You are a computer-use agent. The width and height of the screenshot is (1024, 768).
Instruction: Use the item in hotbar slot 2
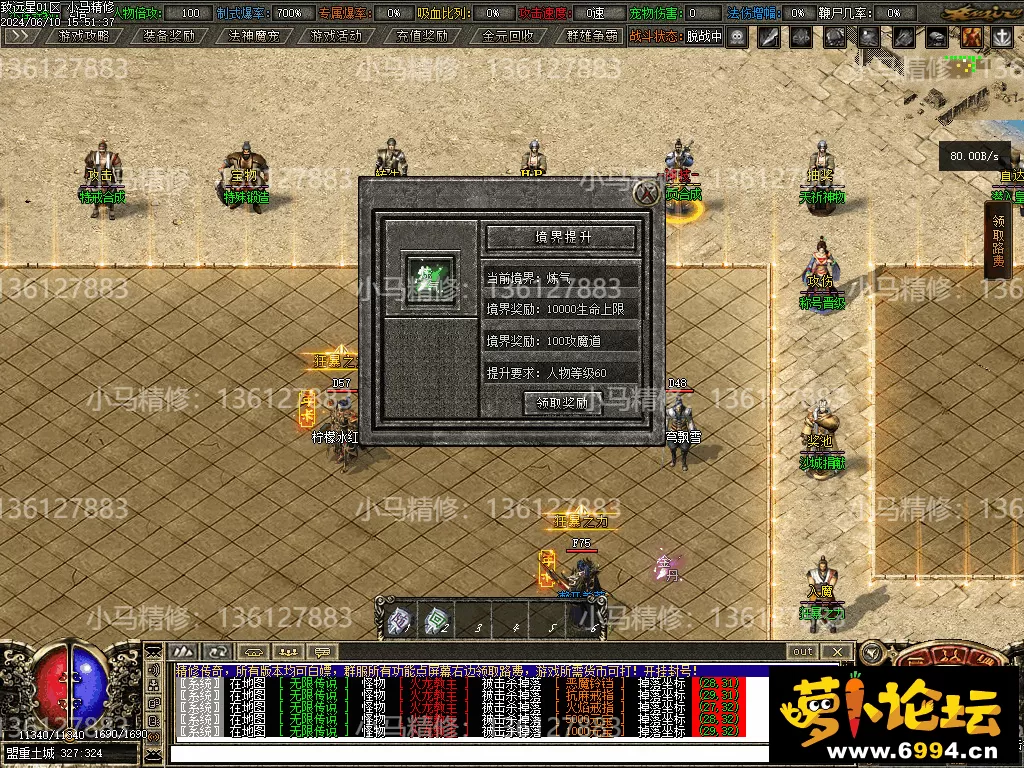(x=435, y=622)
